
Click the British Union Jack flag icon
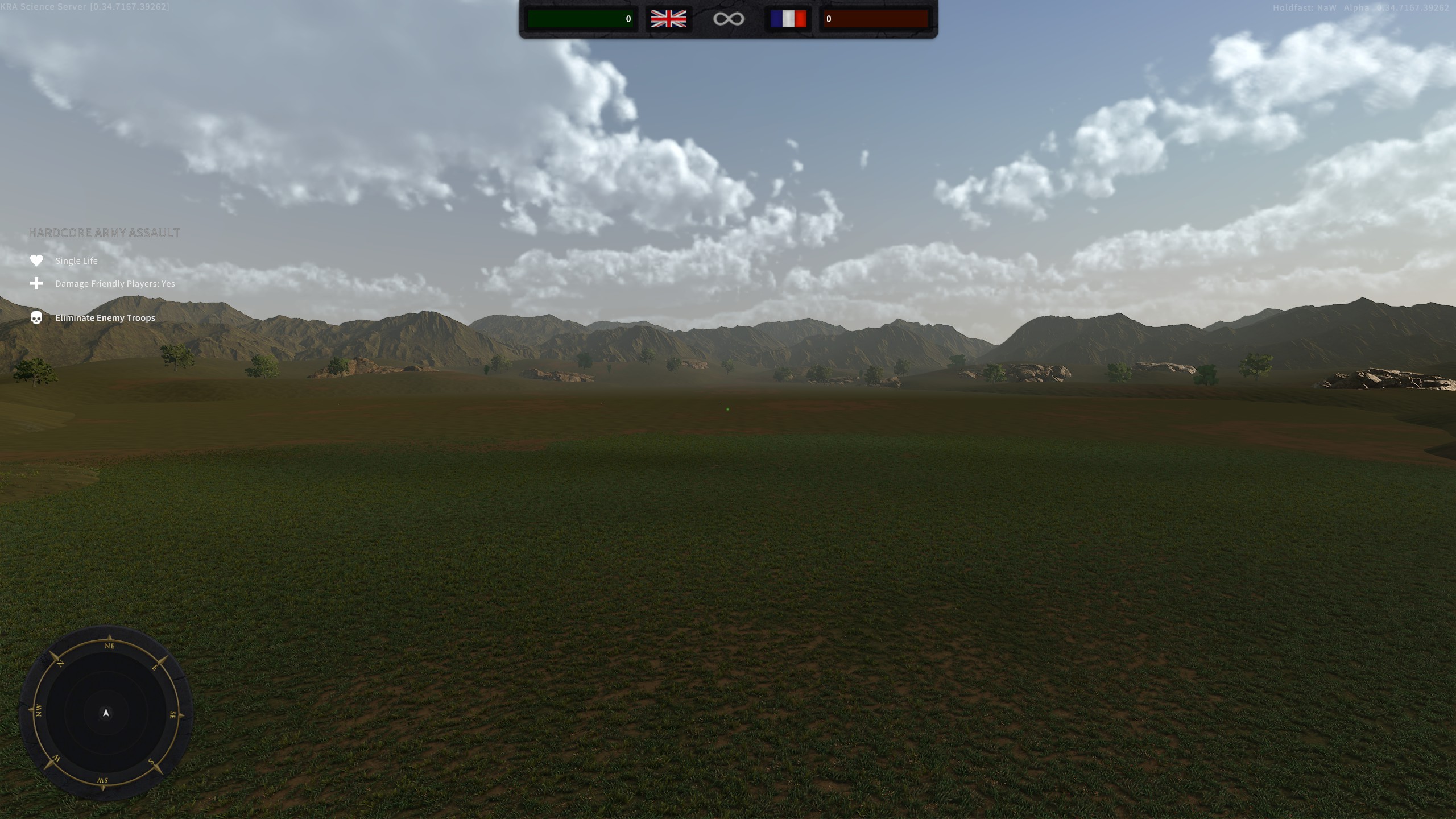pos(669,19)
